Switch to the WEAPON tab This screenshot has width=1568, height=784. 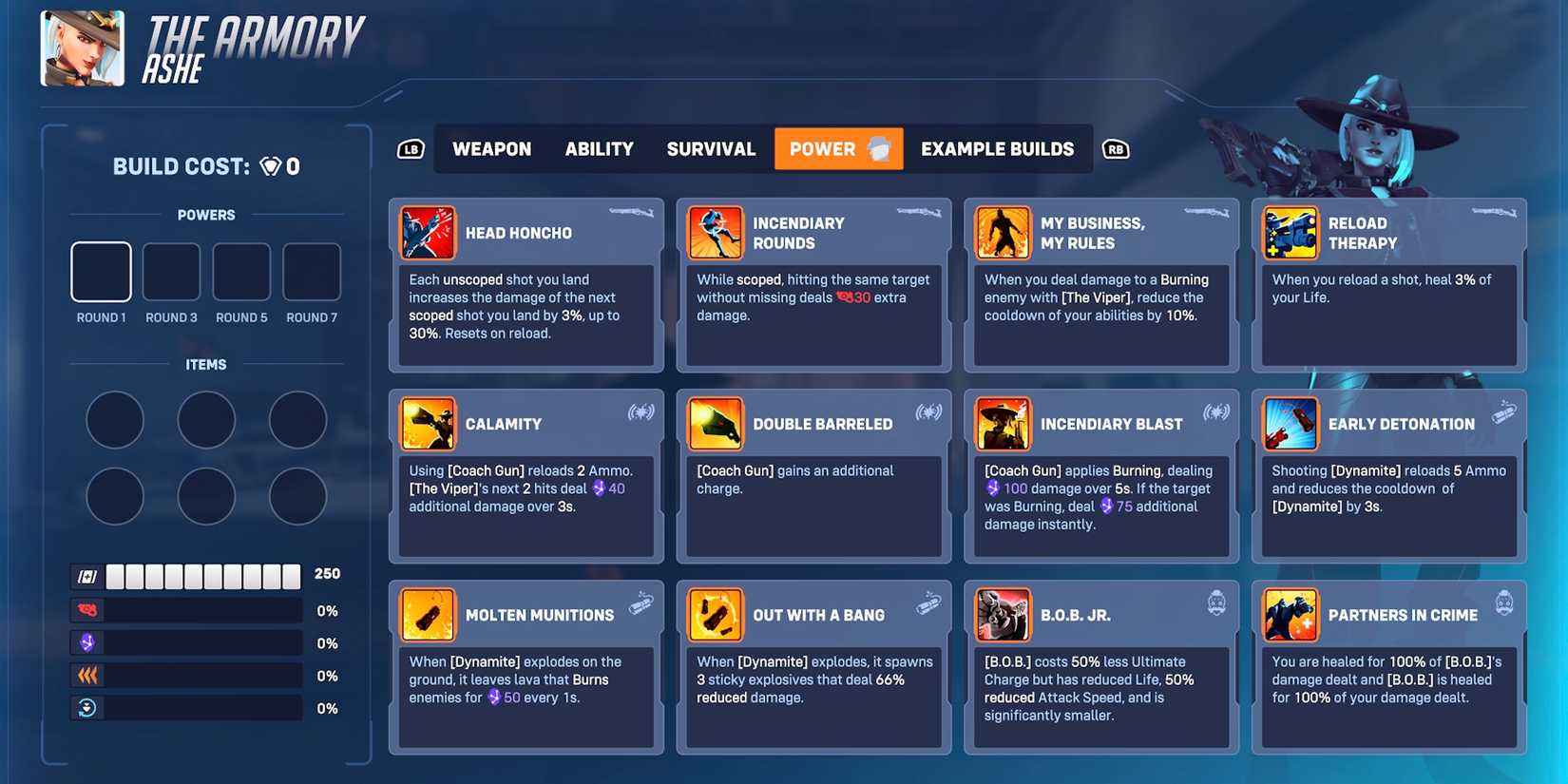pyautogui.click(x=491, y=148)
